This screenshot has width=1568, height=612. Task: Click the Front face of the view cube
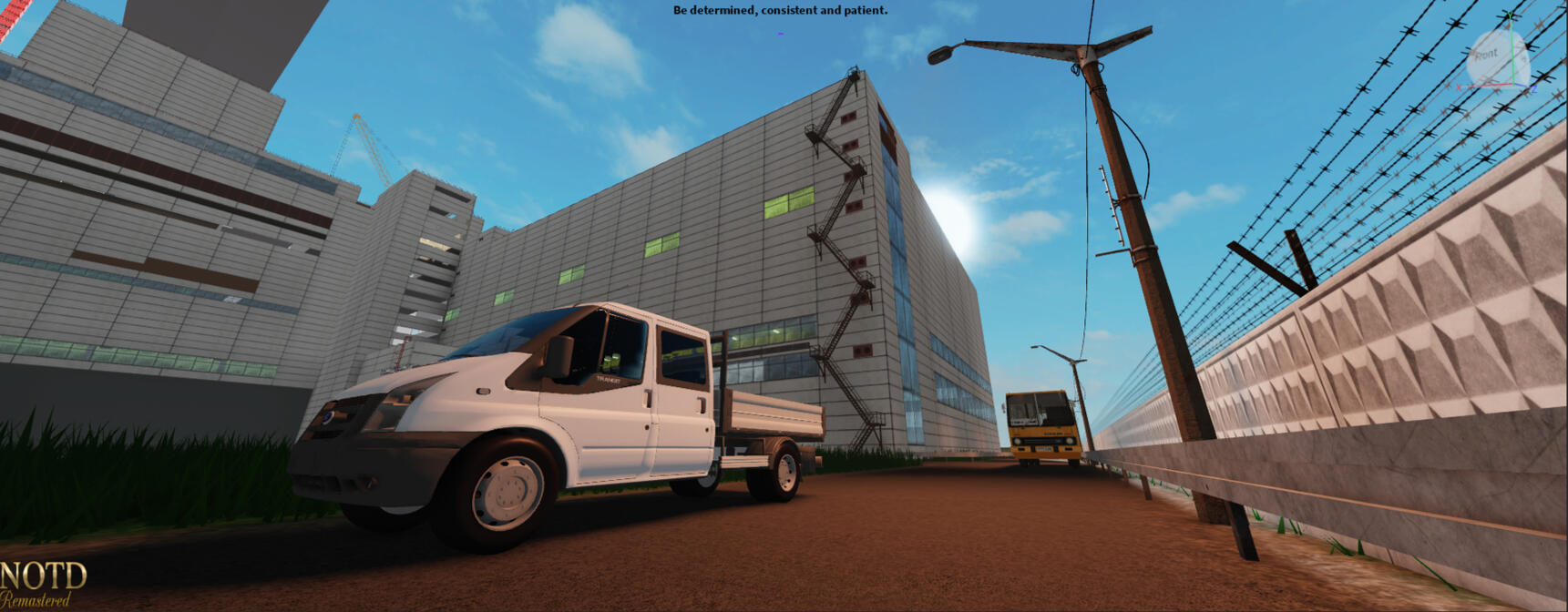(1487, 55)
